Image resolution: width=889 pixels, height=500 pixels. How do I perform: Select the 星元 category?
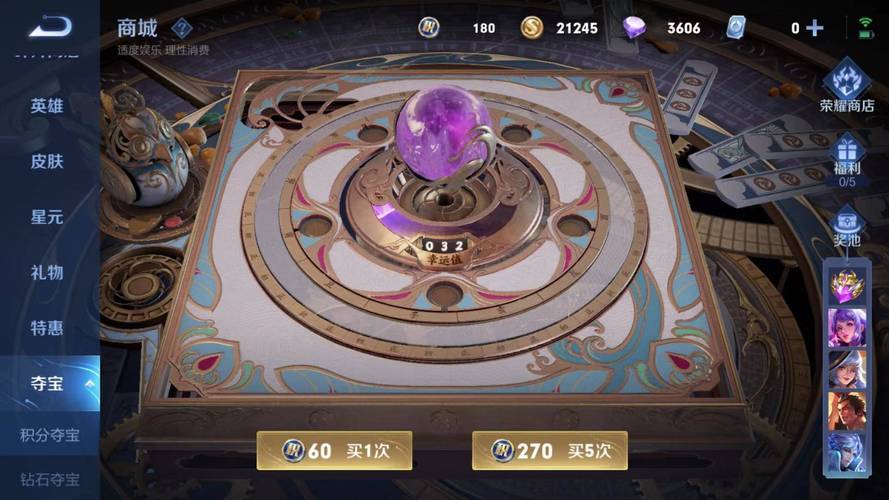(x=47, y=216)
